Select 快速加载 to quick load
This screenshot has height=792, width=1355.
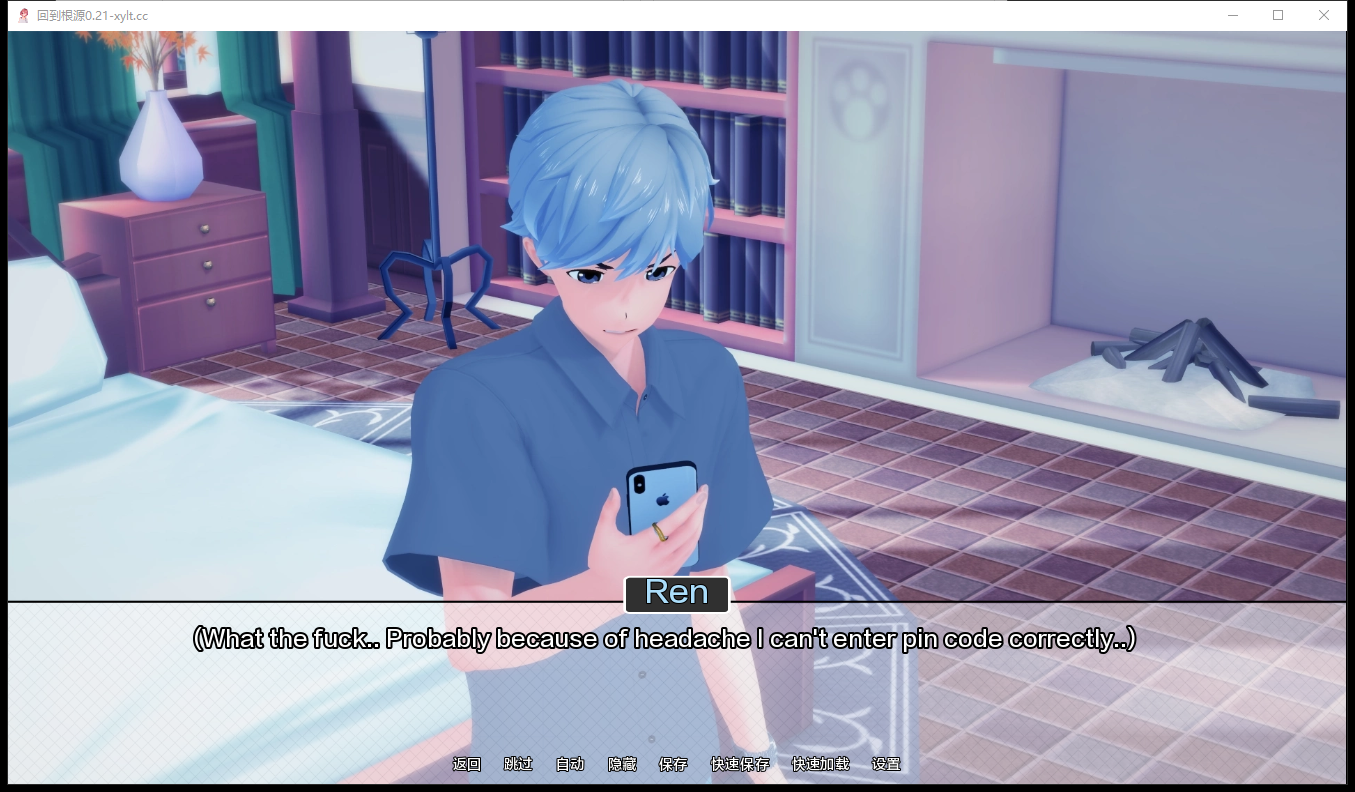tap(820, 763)
